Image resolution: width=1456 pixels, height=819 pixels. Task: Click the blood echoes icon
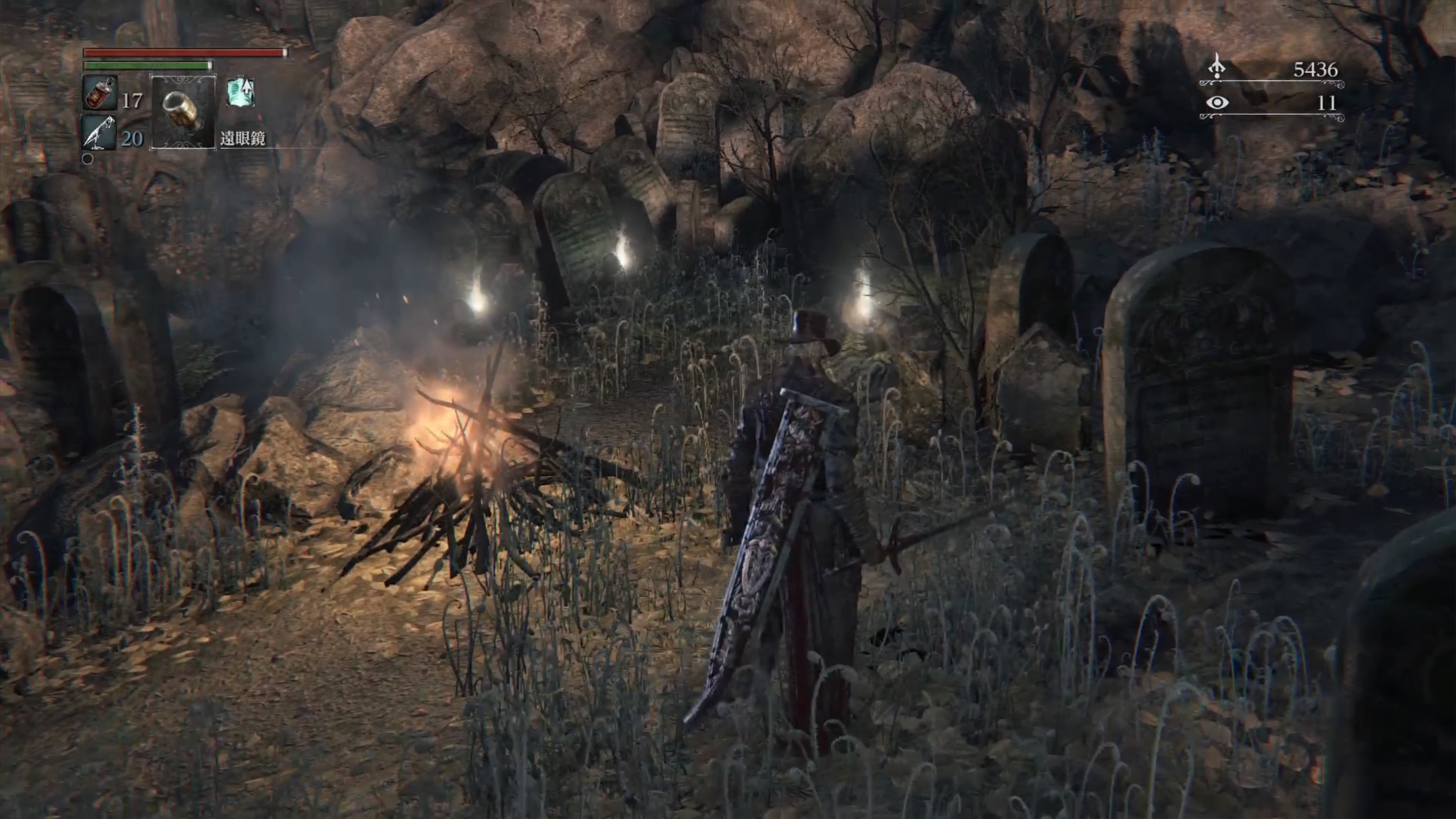point(1216,67)
